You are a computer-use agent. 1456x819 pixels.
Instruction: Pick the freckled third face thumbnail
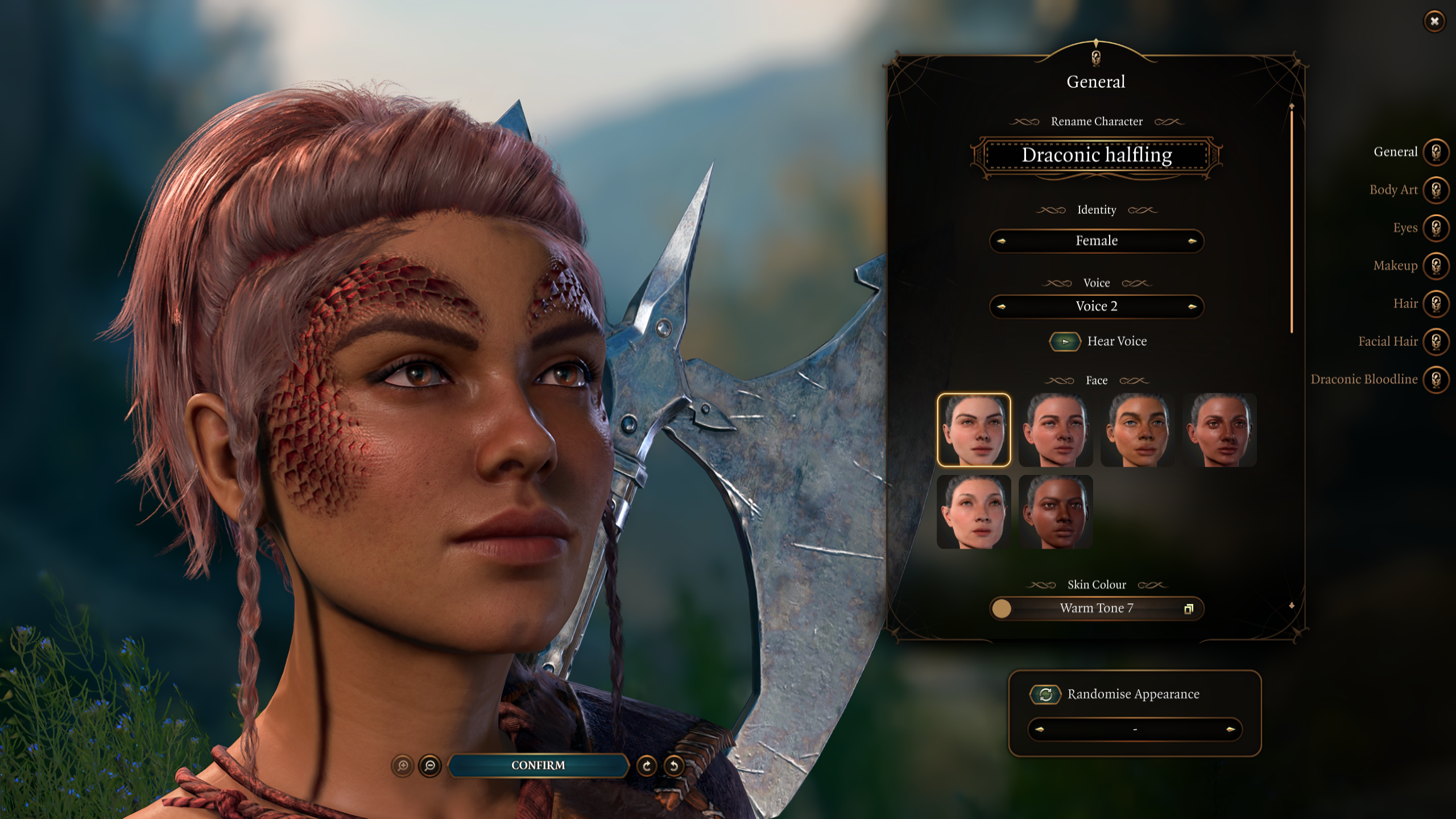point(1137,430)
